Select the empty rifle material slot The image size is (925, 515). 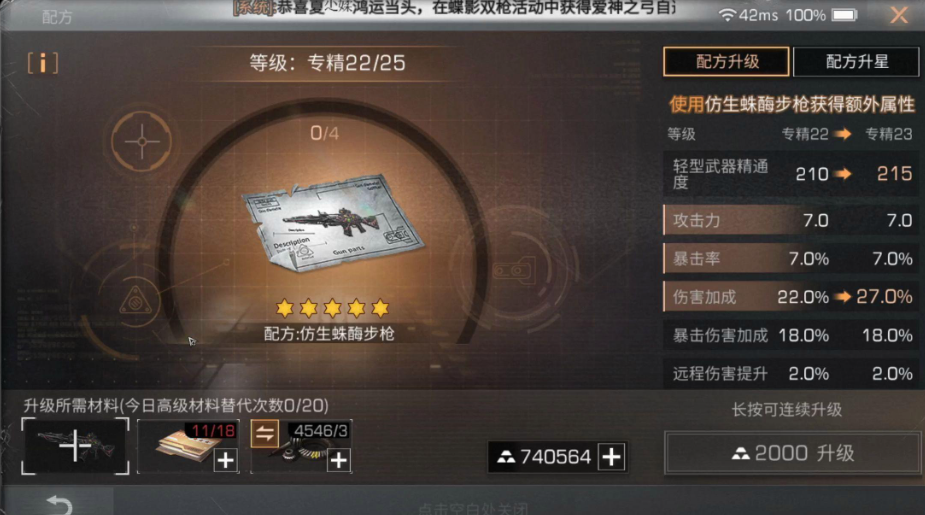[x=75, y=446]
